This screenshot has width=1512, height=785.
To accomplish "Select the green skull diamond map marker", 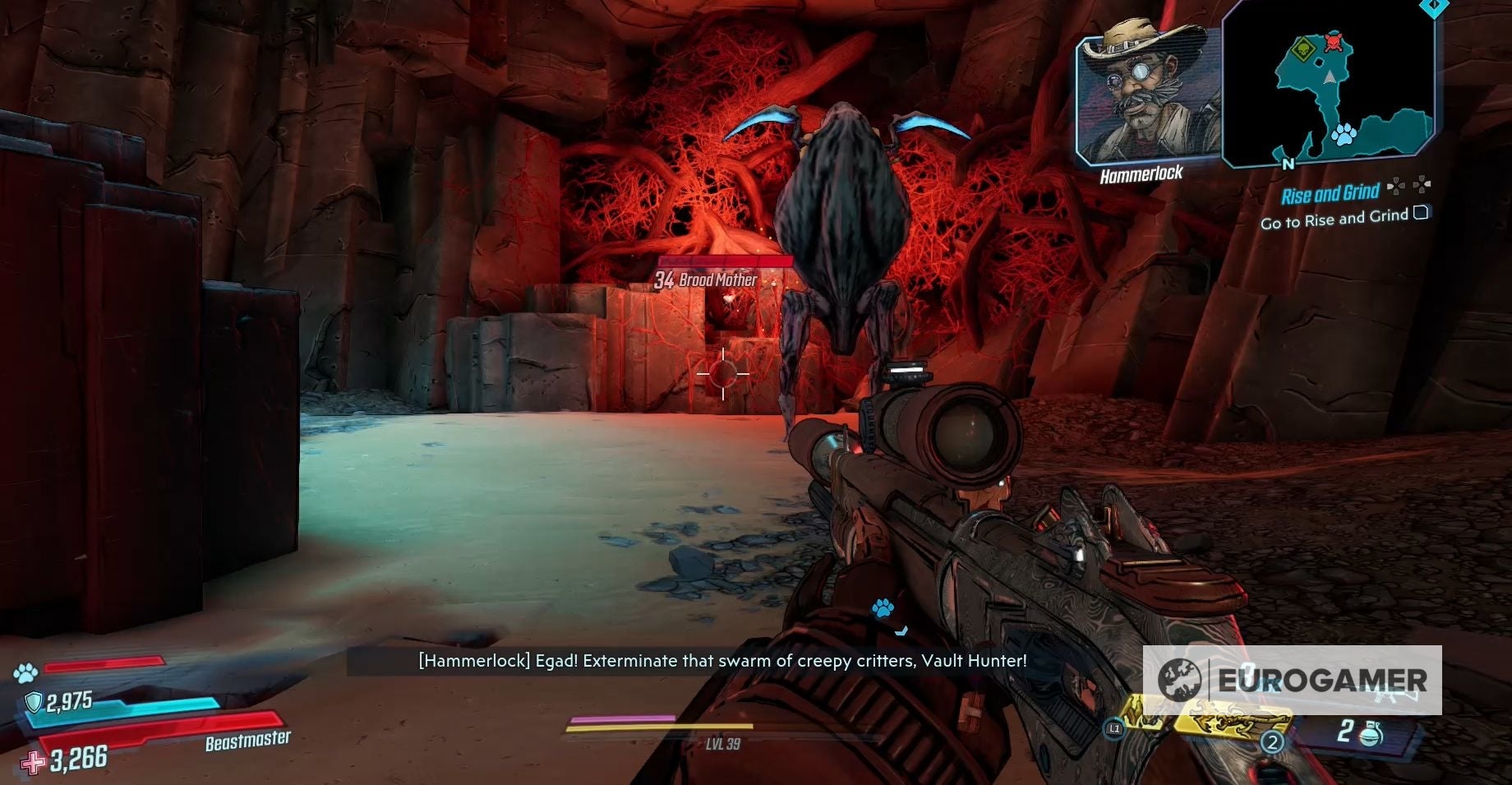I will [x=1302, y=50].
